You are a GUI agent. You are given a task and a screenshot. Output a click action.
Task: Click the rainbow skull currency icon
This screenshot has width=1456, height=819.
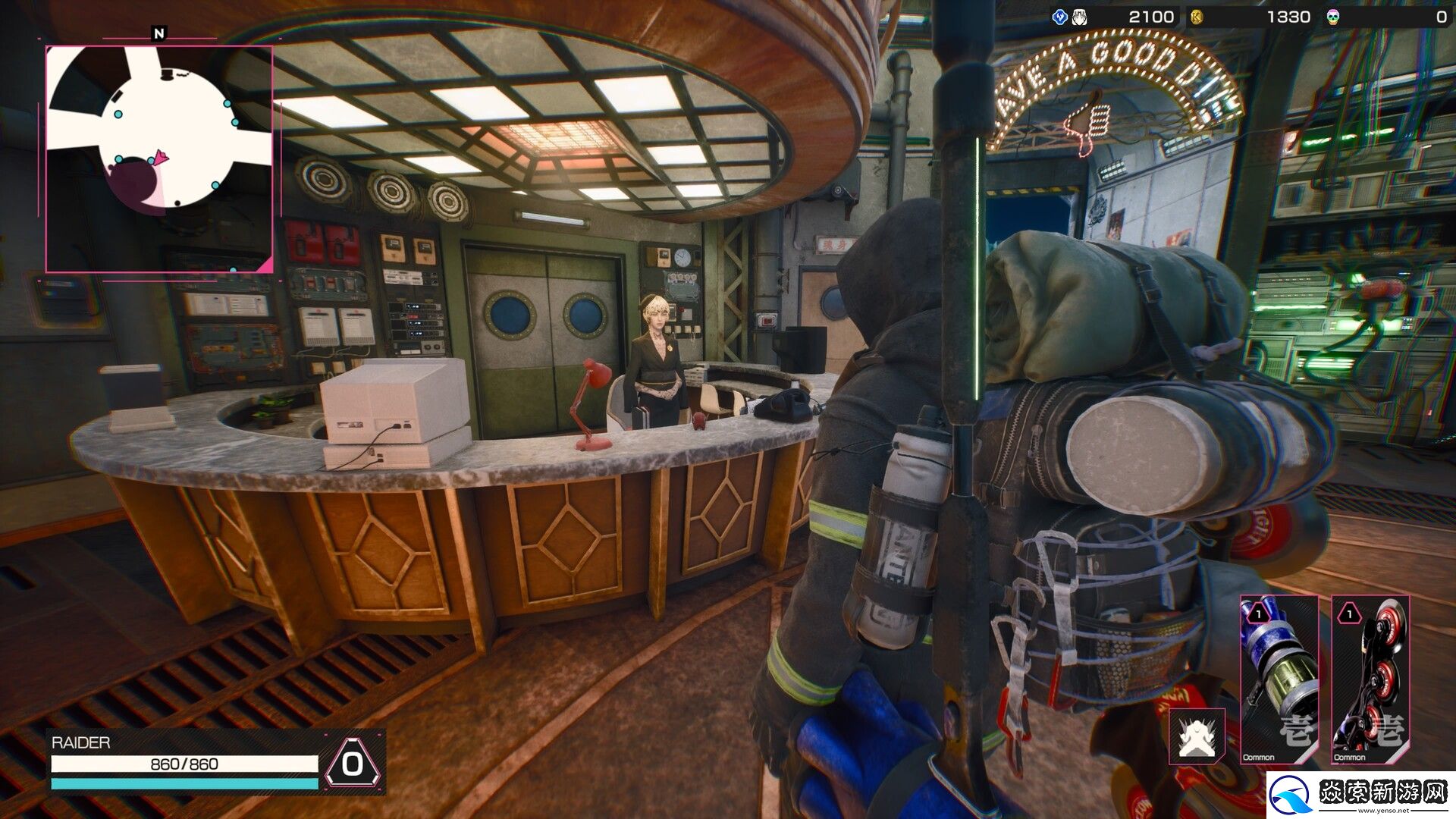click(1332, 17)
